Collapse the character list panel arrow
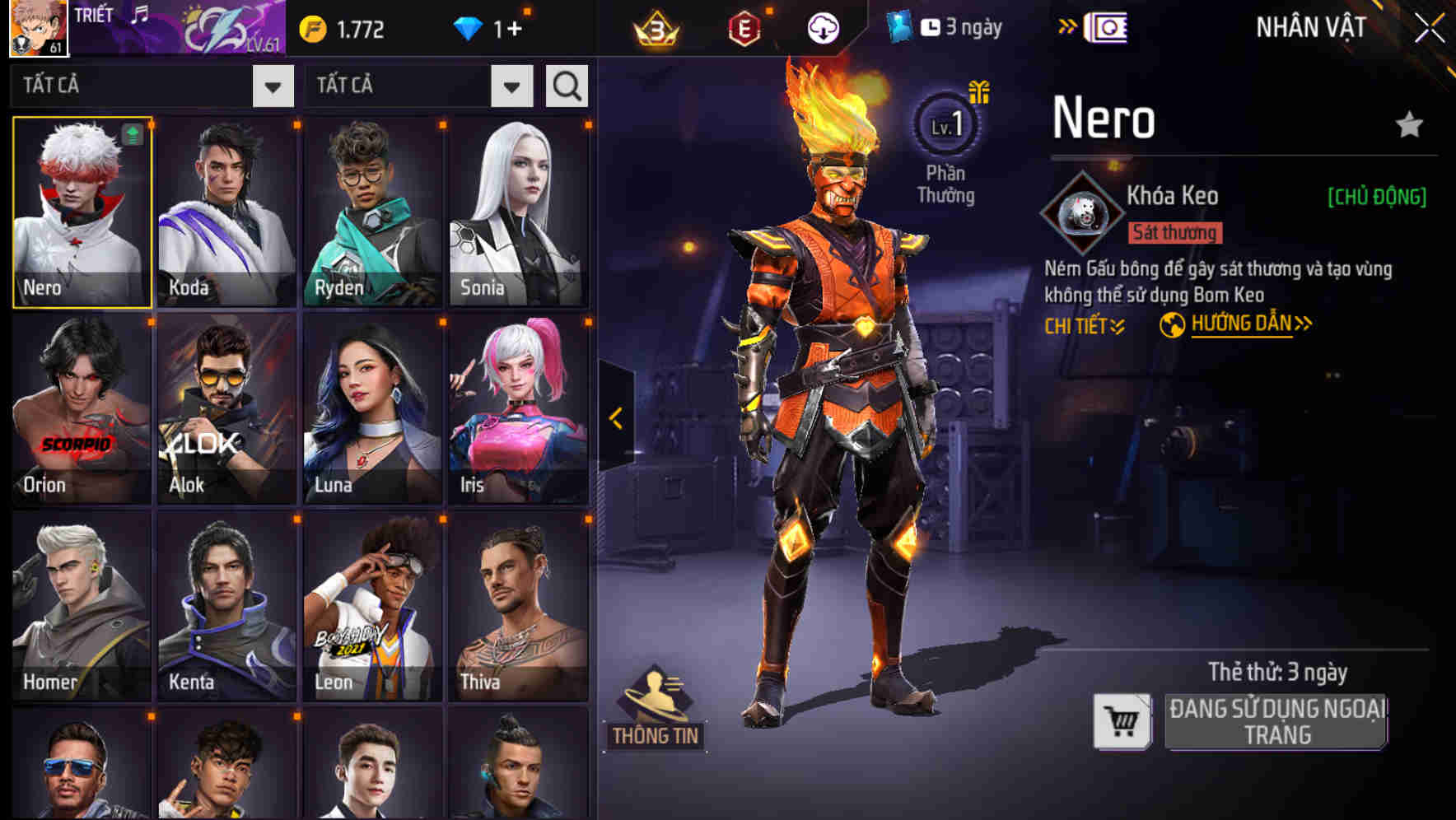 (614, 417)
